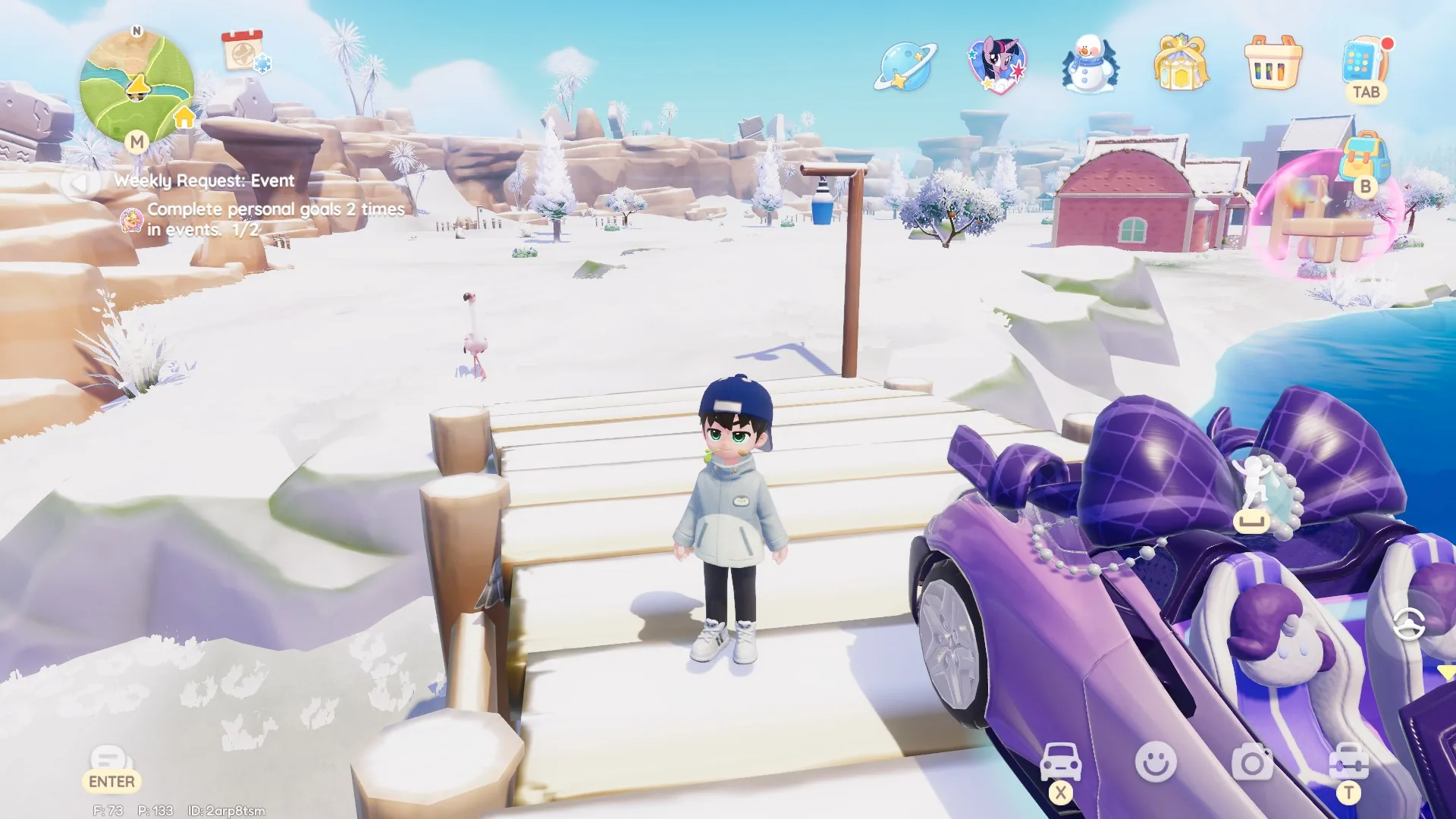Open the backpack inventory

click(x=1364, y=158)
